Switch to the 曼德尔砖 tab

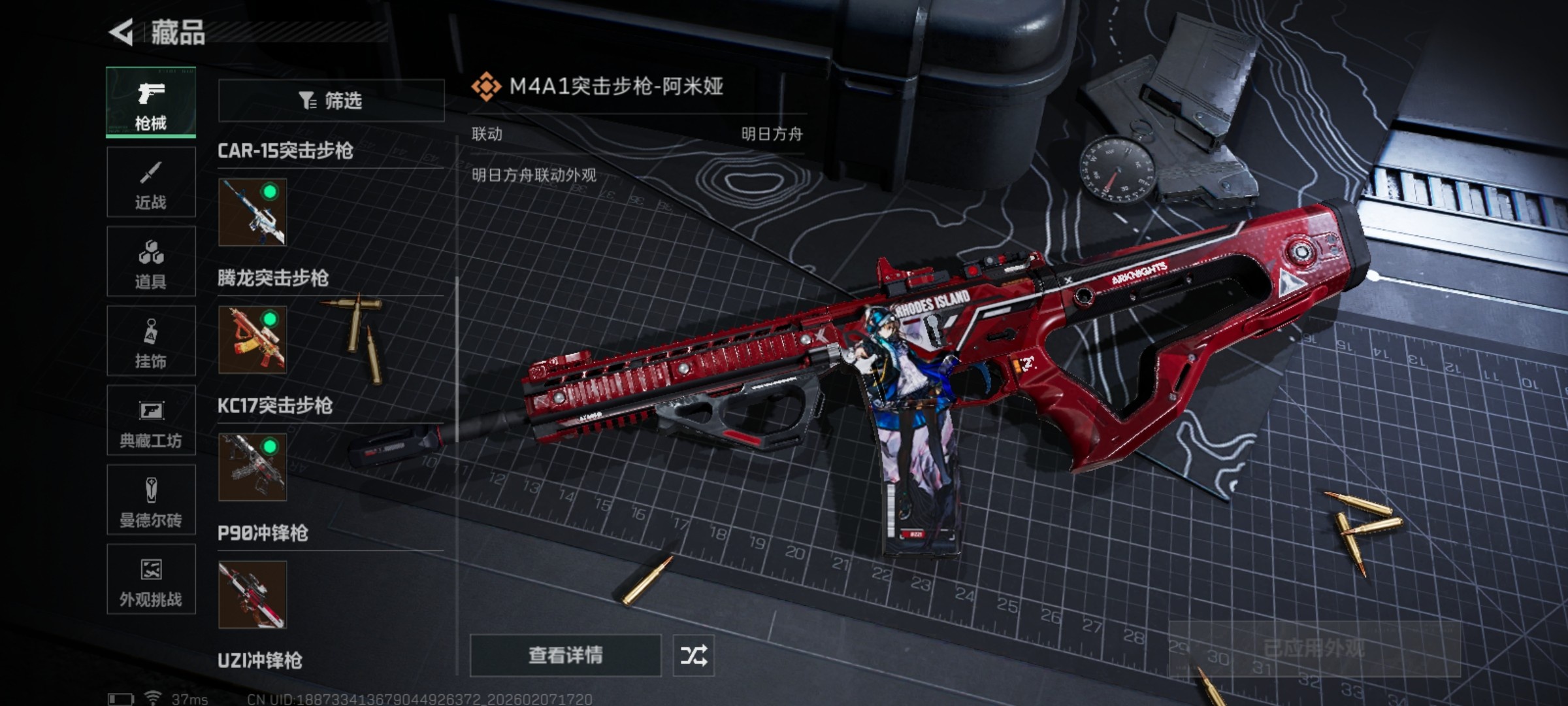pyautogui.click(x=151, y=500)
